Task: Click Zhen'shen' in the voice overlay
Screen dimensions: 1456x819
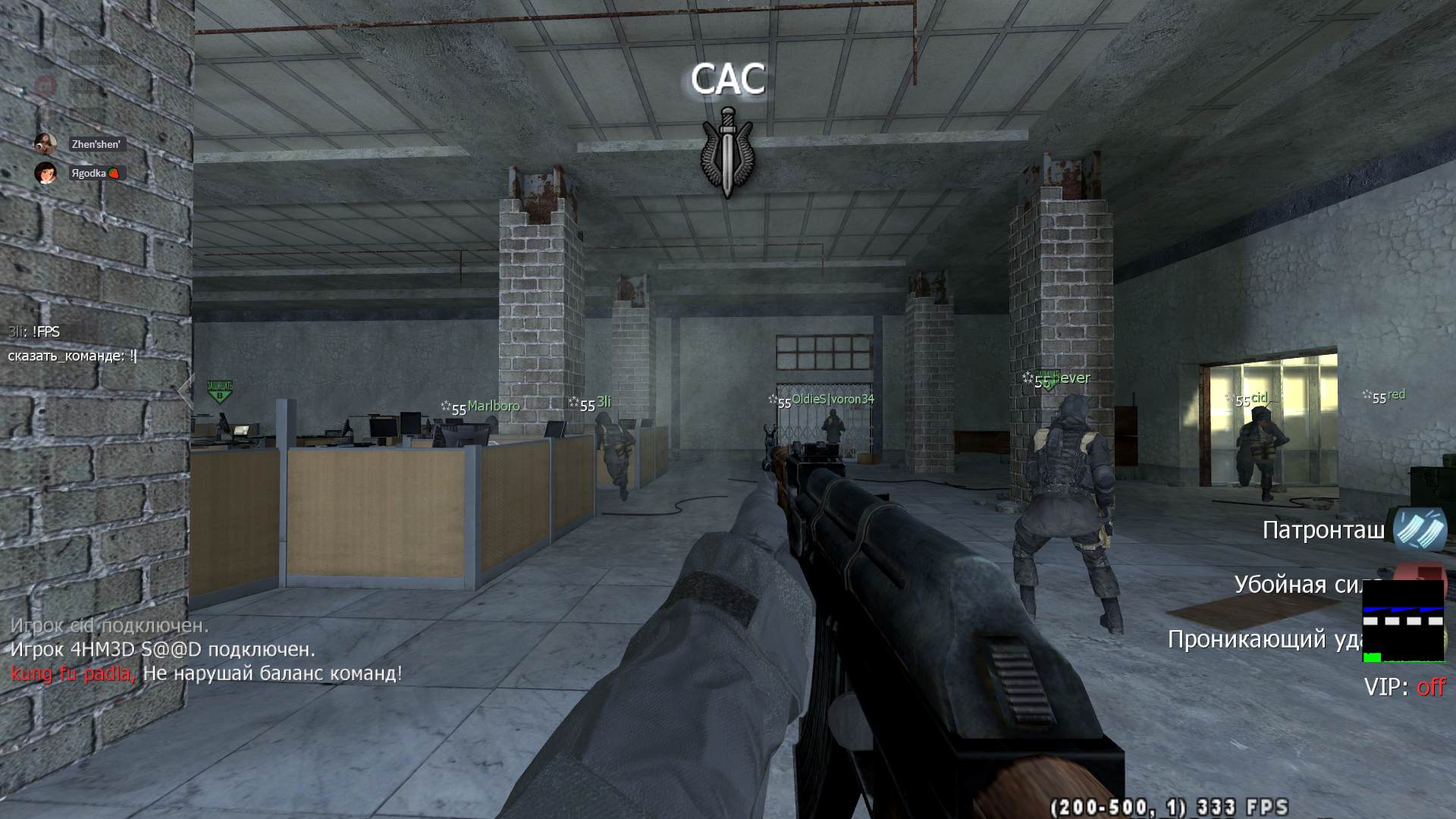Action: [x=96, y=144]
